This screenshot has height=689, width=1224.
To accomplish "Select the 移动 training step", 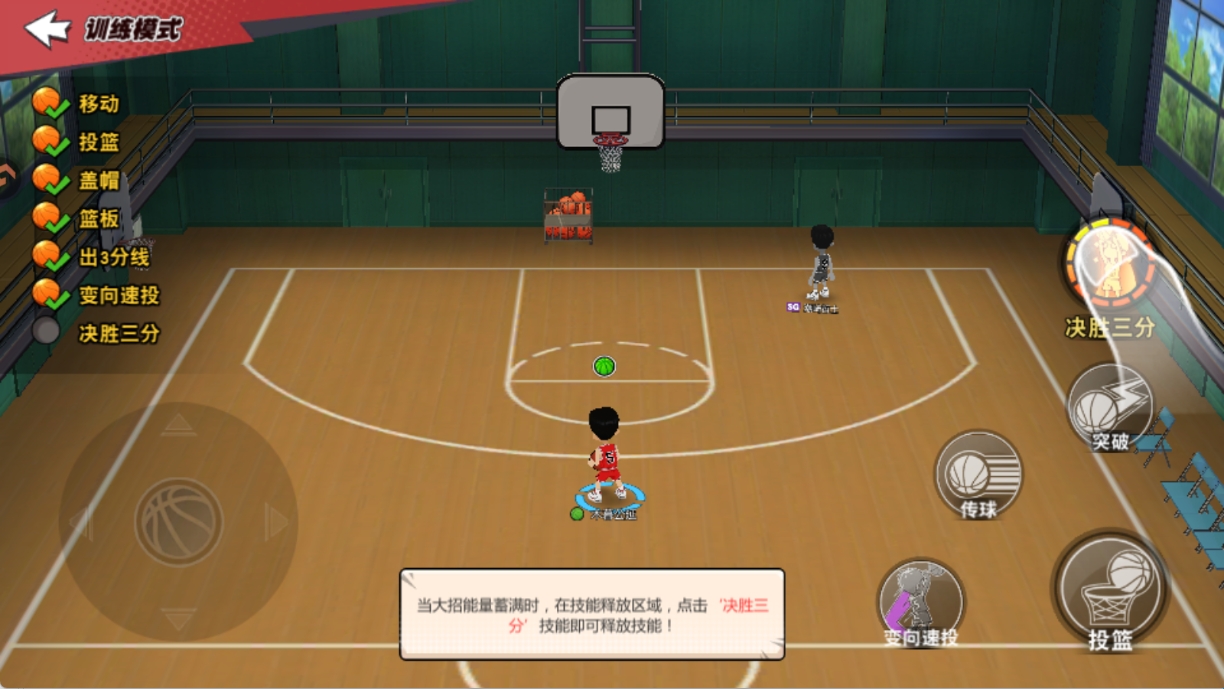I will pyautogui.click(x=98, y=103).
